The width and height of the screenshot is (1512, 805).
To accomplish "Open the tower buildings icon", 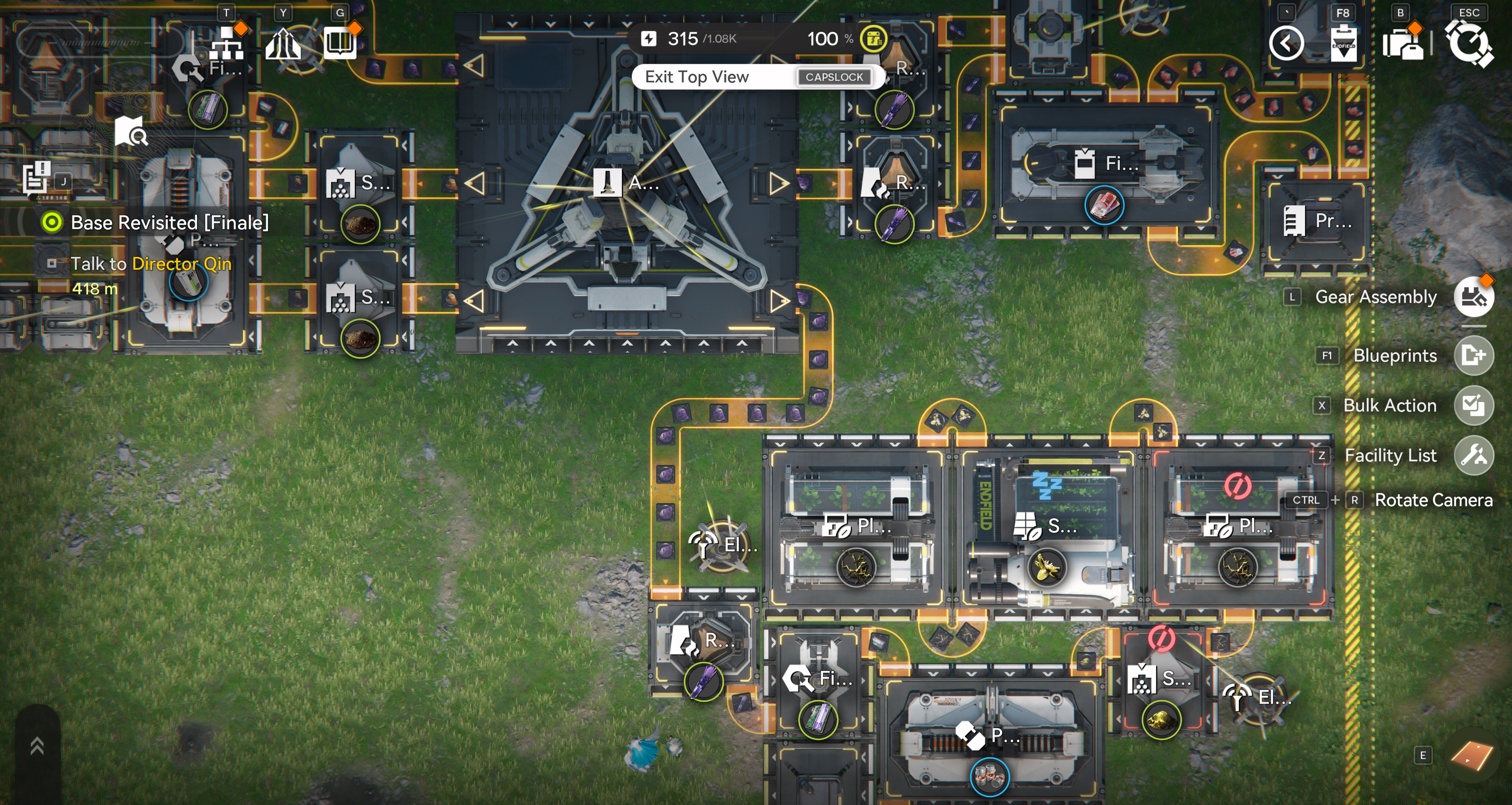I will point(283,43).
